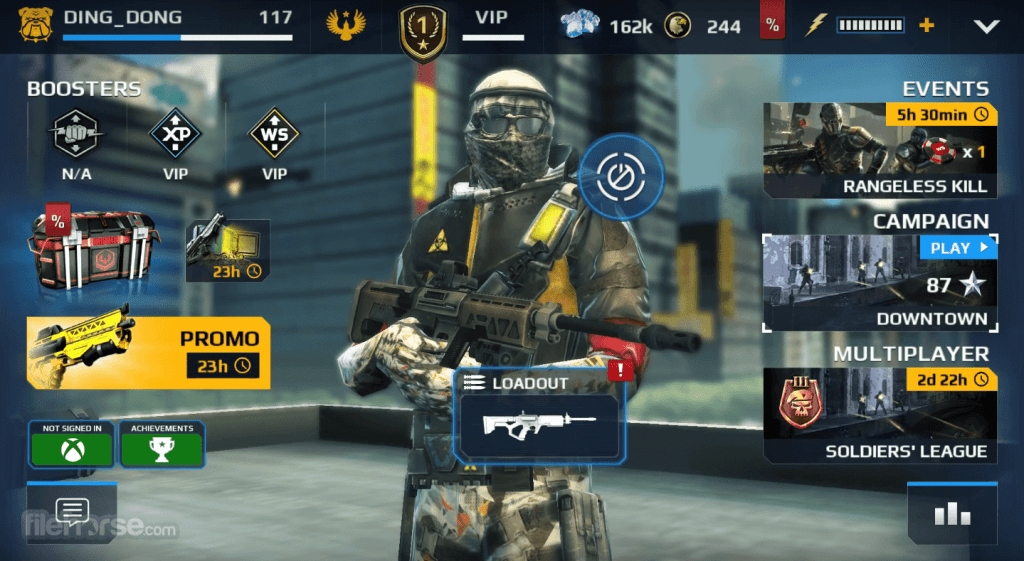The width and height of the screenshot is (1024, 561).
Task: Open the golden eagle squad emblem
Action: [x=346, y=25]
